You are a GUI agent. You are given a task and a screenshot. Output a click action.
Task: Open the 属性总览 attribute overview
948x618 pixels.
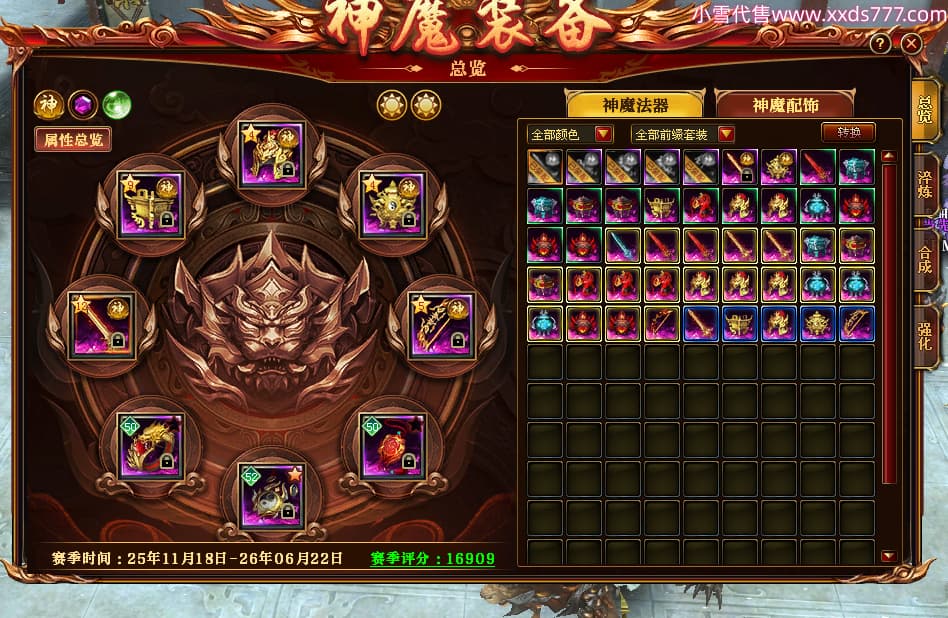click(72, 139)
